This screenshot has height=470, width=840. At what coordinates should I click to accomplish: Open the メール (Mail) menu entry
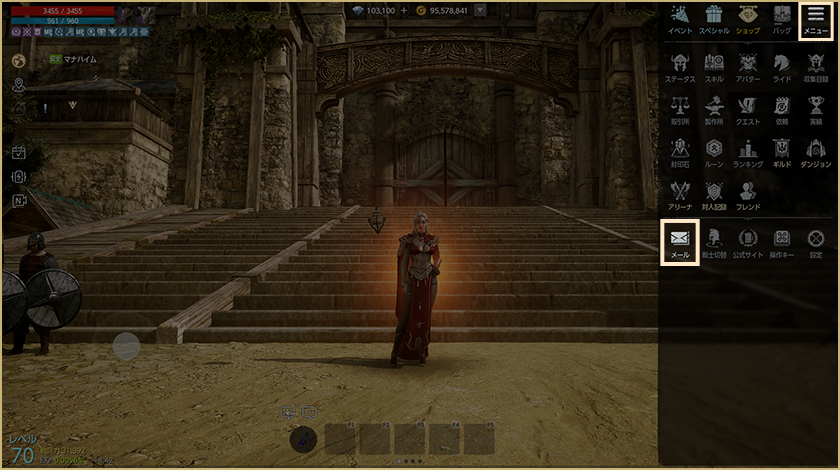point(680,241)
